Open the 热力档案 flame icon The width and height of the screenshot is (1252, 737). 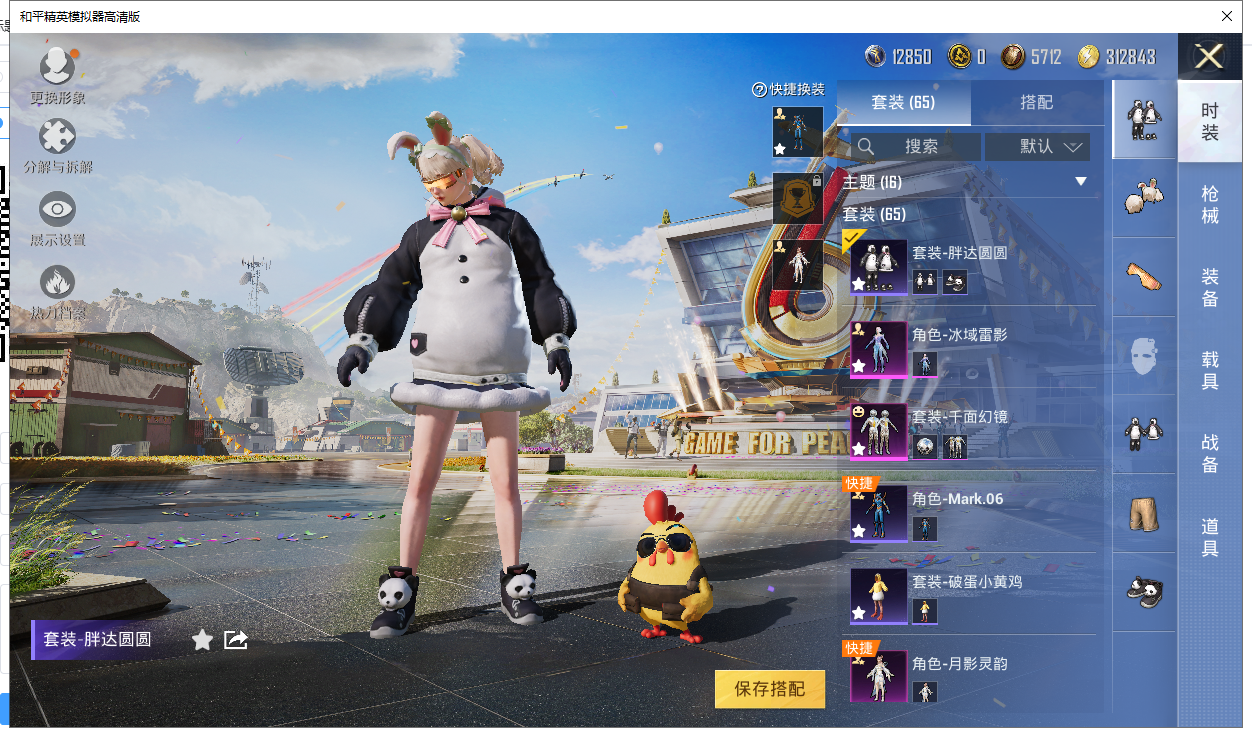coord(57,288)
